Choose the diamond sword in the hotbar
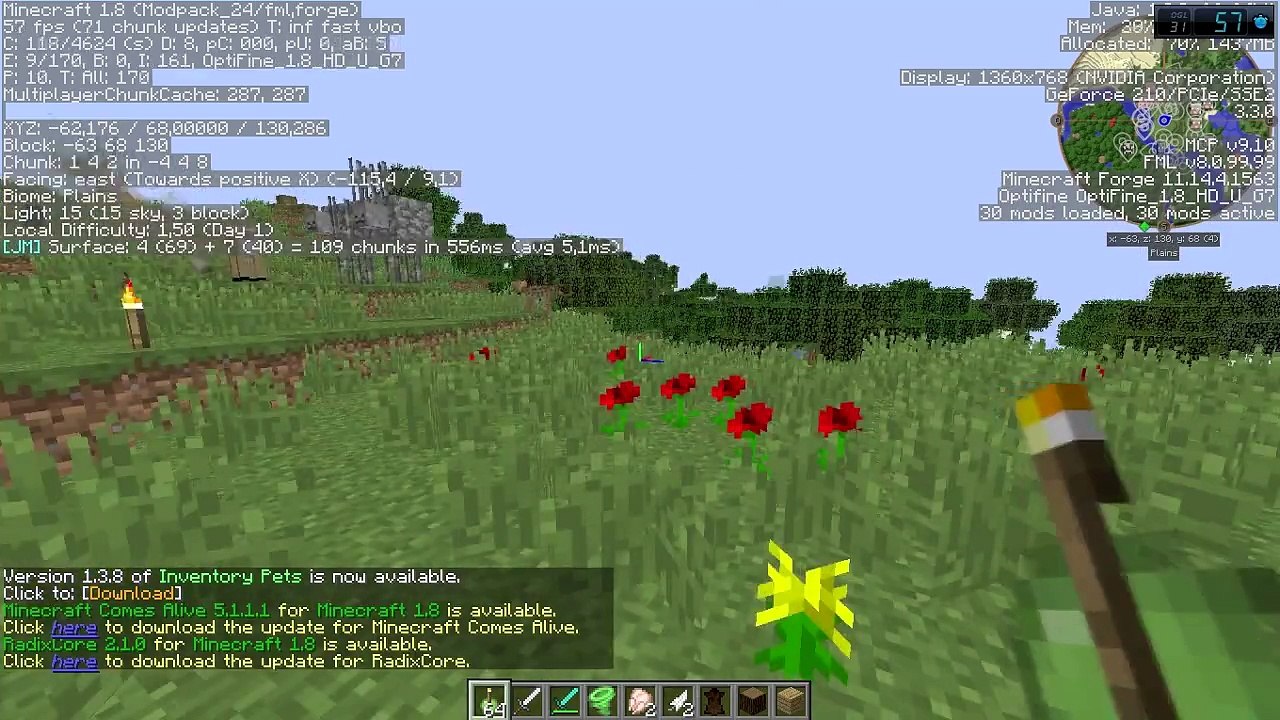The width and height of the screenshot is (1280, 720). 565,701
